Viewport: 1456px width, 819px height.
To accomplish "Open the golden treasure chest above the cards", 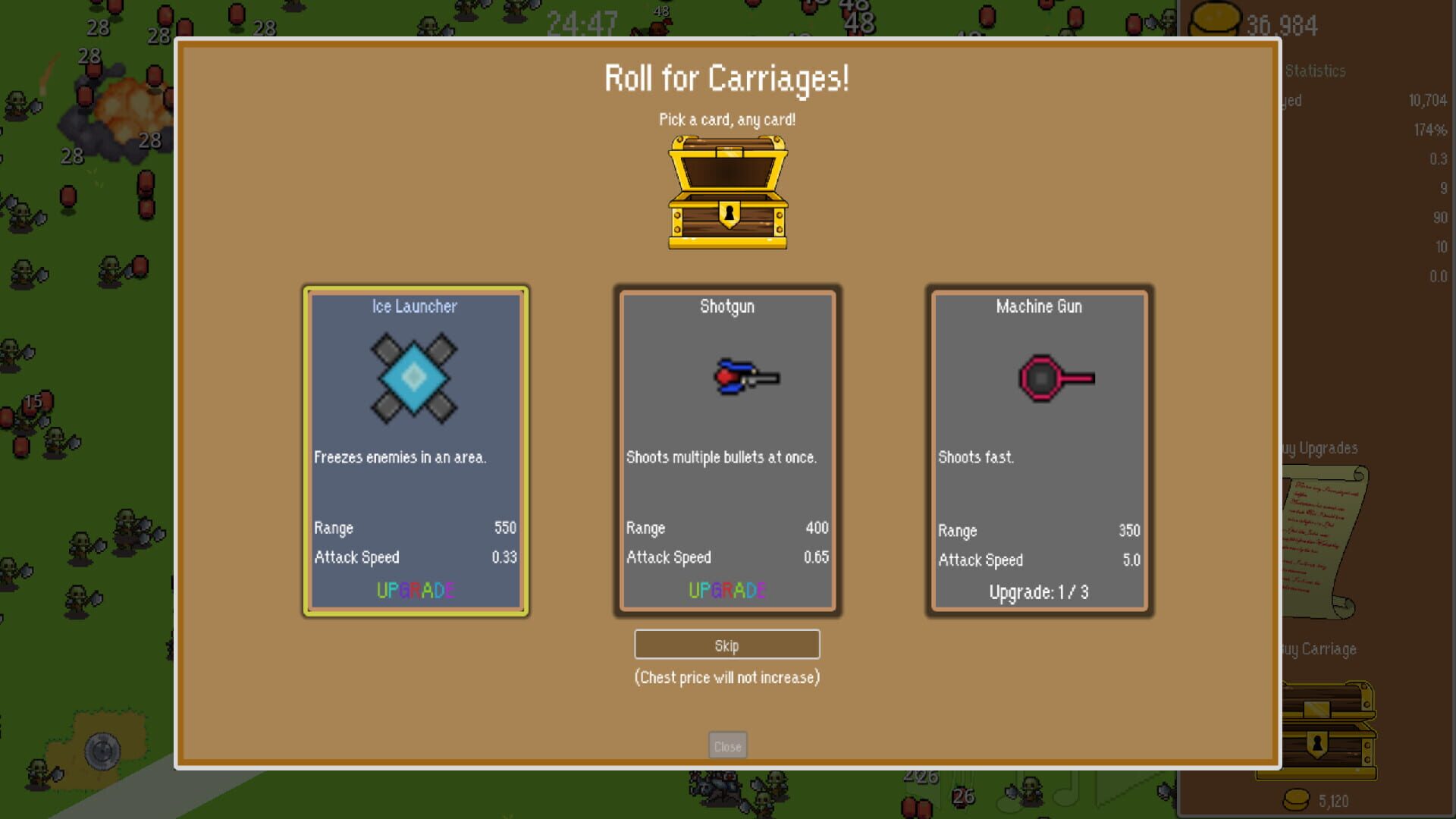I will click(726, 192).
